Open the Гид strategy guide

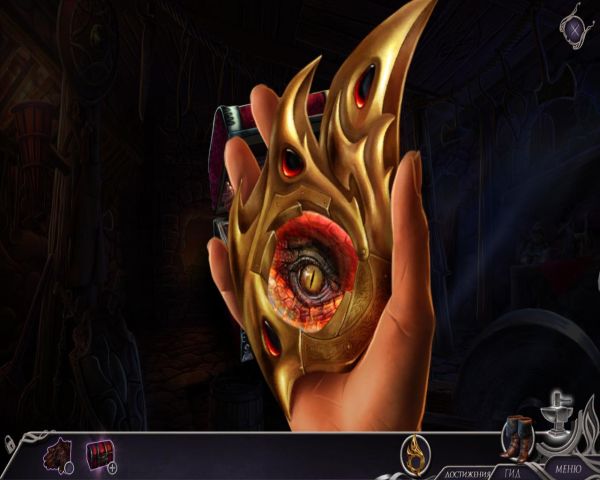coord(512,471)
